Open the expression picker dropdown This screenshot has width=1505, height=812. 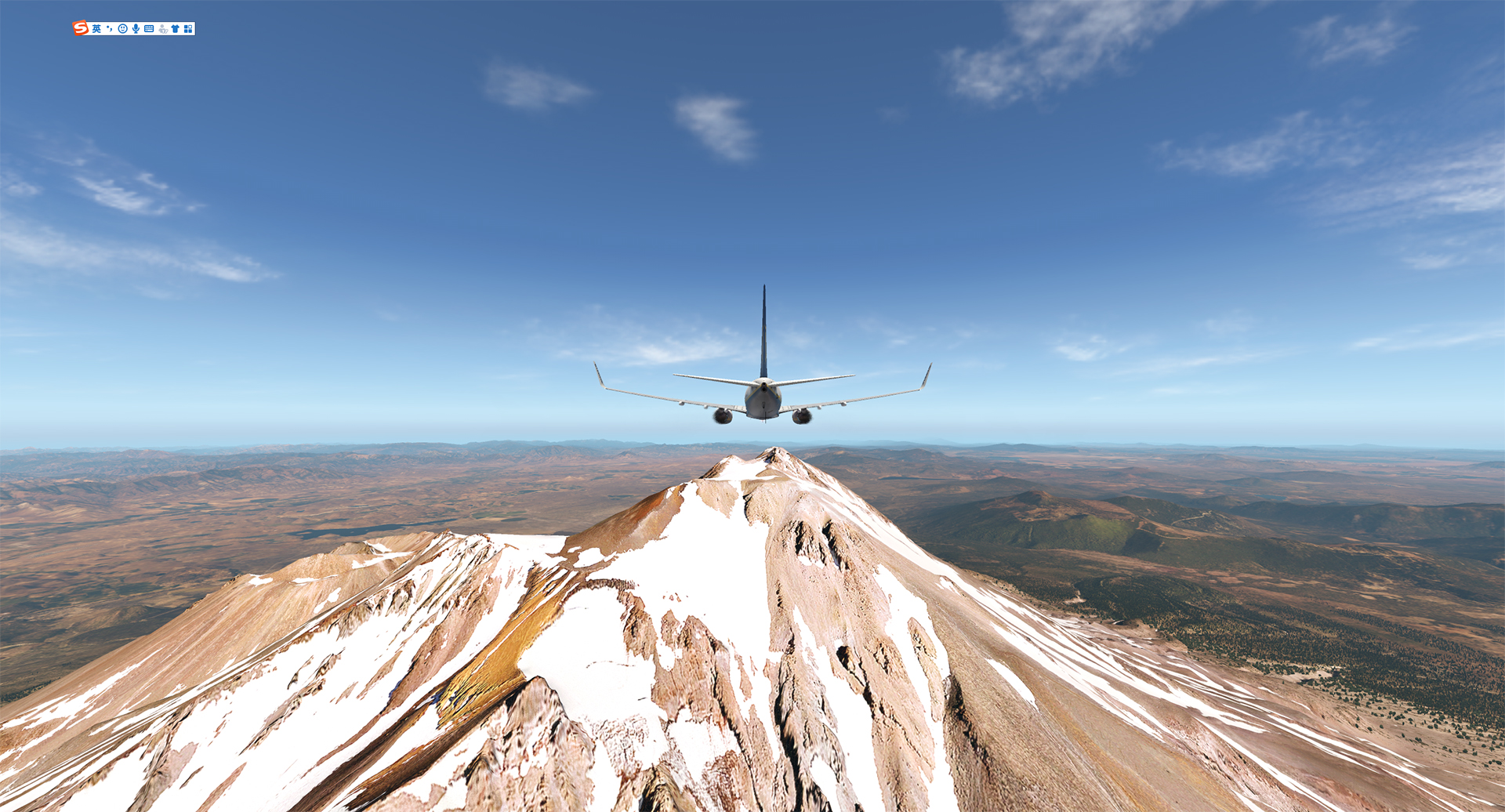pyautogui.click(x=123, y=28)
